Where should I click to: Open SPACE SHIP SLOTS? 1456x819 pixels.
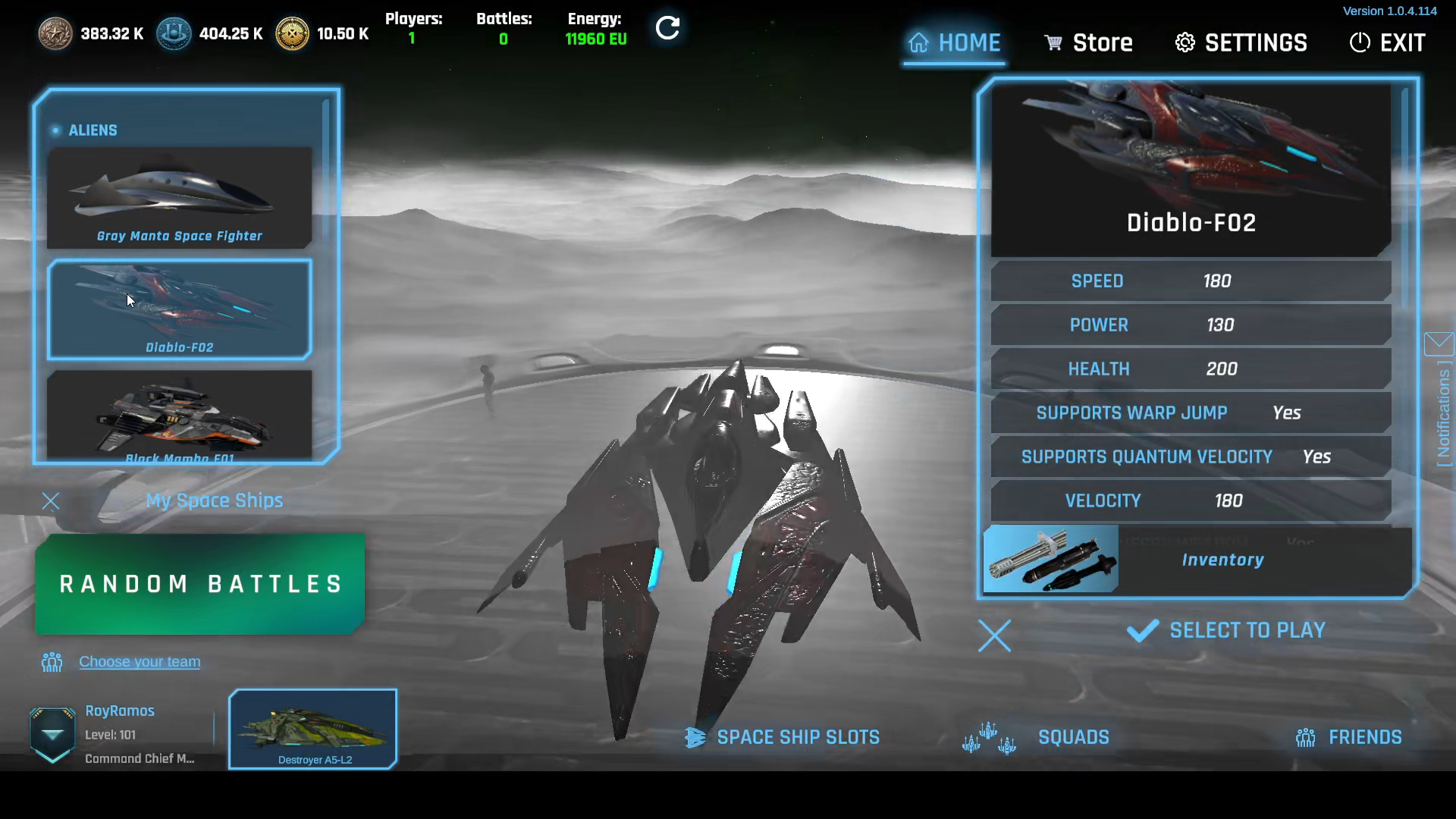tap(784, 737)
